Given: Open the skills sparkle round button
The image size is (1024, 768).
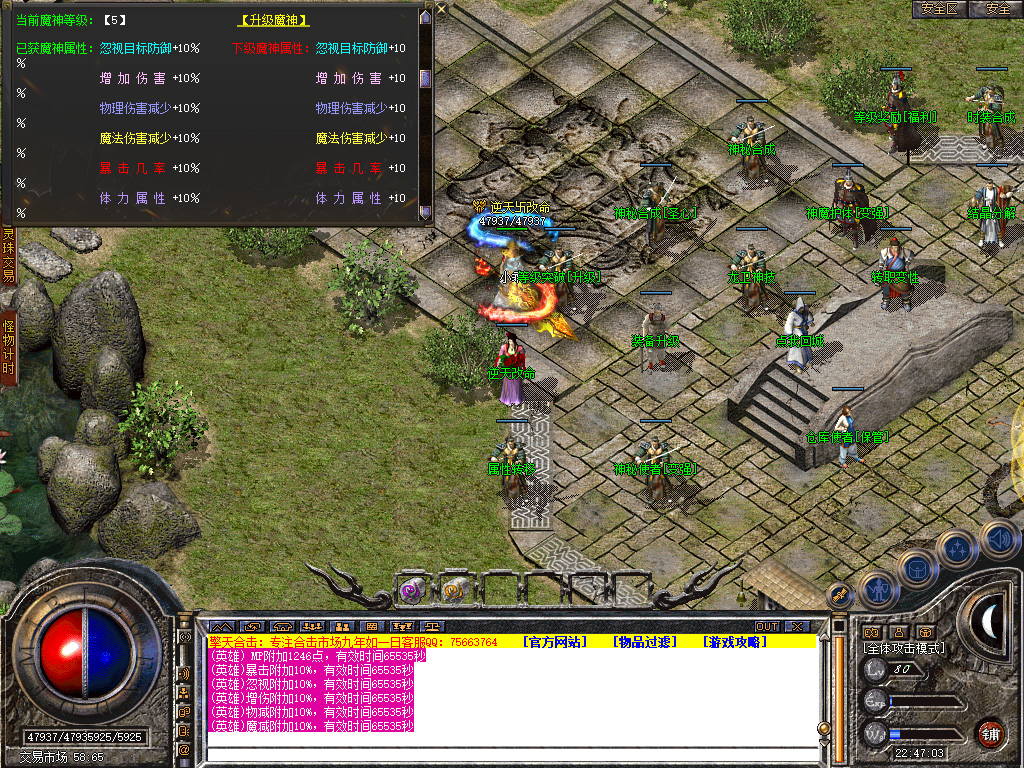Looking at the screenshot, I should [957, 549].
